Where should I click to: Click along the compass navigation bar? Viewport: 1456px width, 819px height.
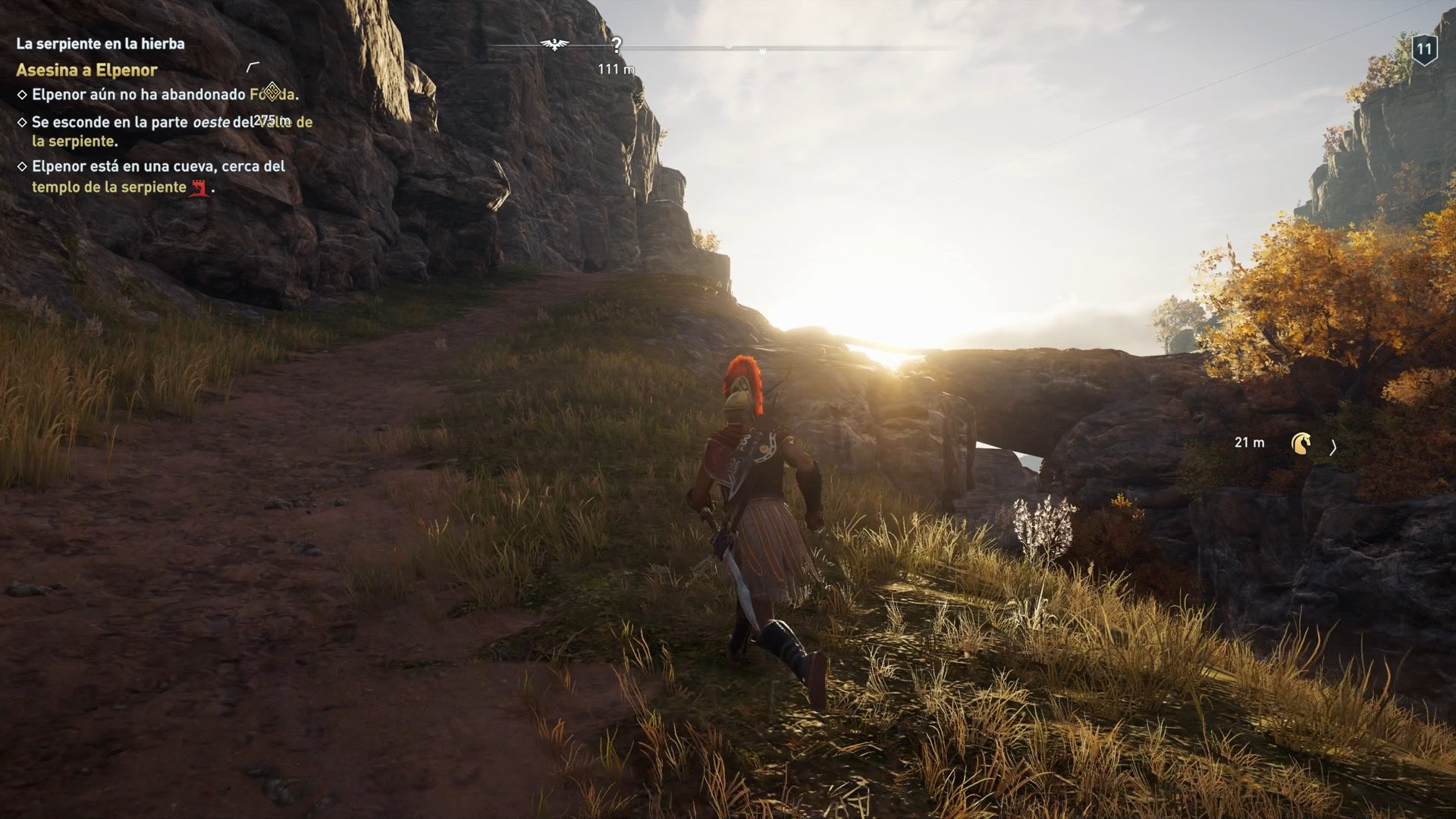click(x=872, y=45)
